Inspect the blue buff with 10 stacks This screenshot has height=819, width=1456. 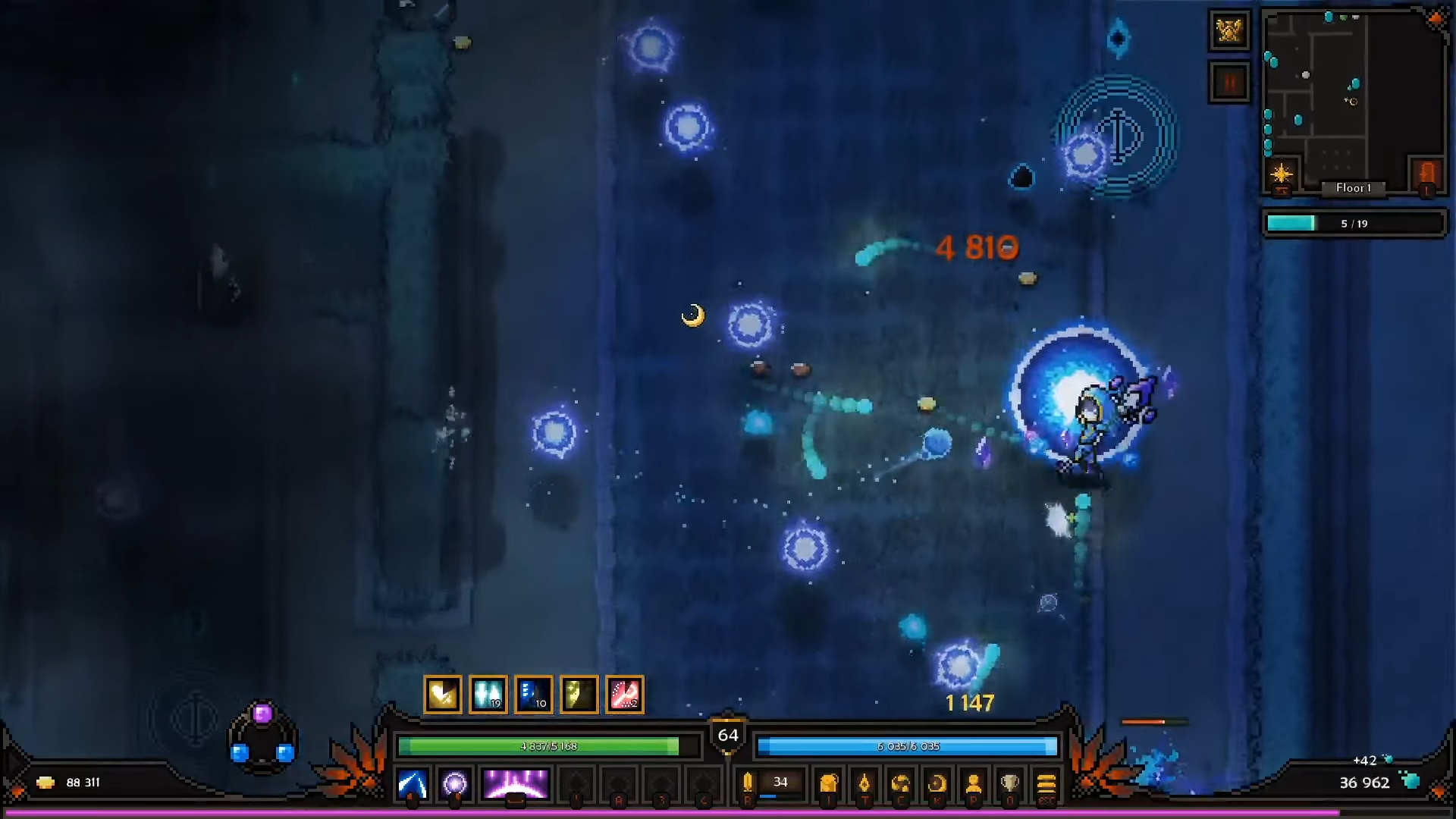534,695
